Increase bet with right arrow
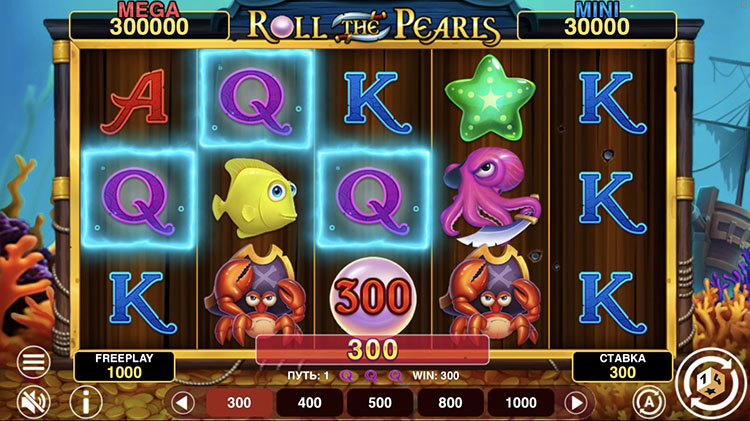The height and width of the screenshot is (421, 750). tap(575, 403)
